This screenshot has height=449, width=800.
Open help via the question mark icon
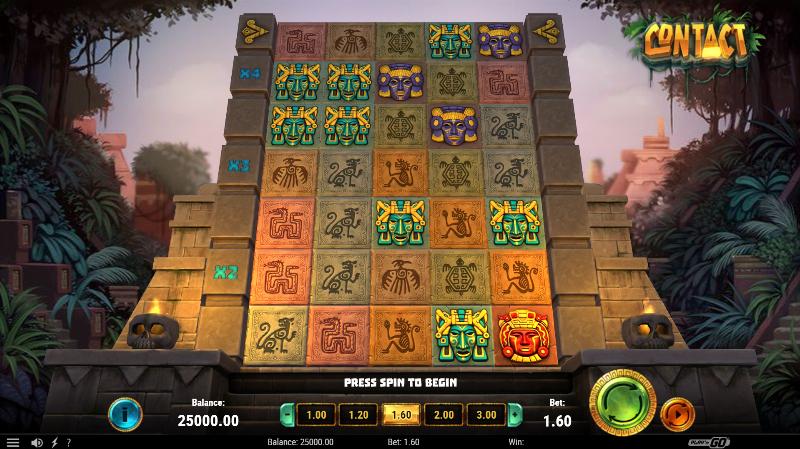(x=69, y=442)
